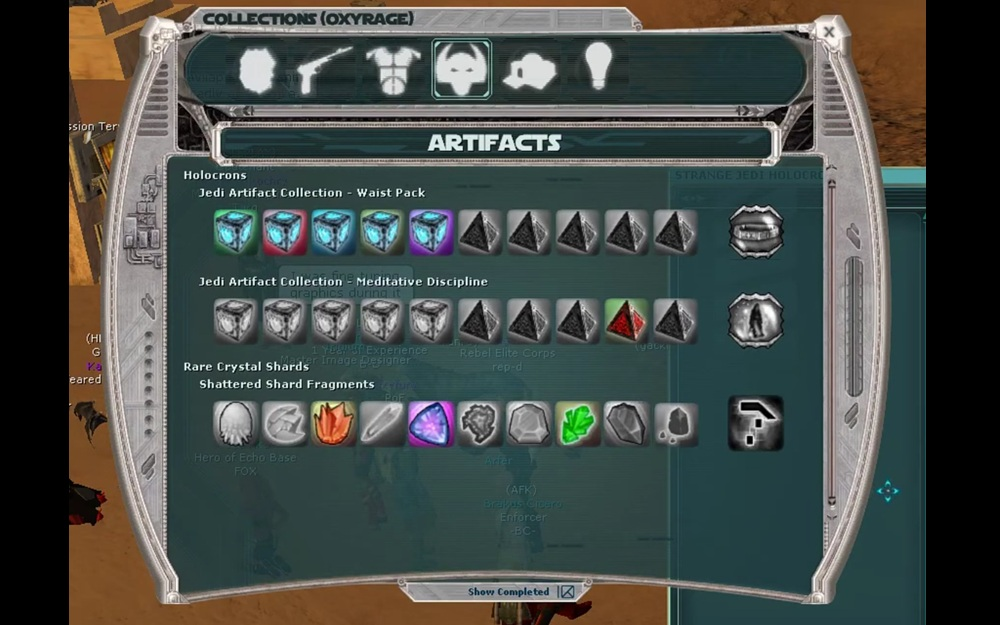Select the armor chestplate collections tab
Viewport: 1000px width, 625px height.
coord(393,70)
